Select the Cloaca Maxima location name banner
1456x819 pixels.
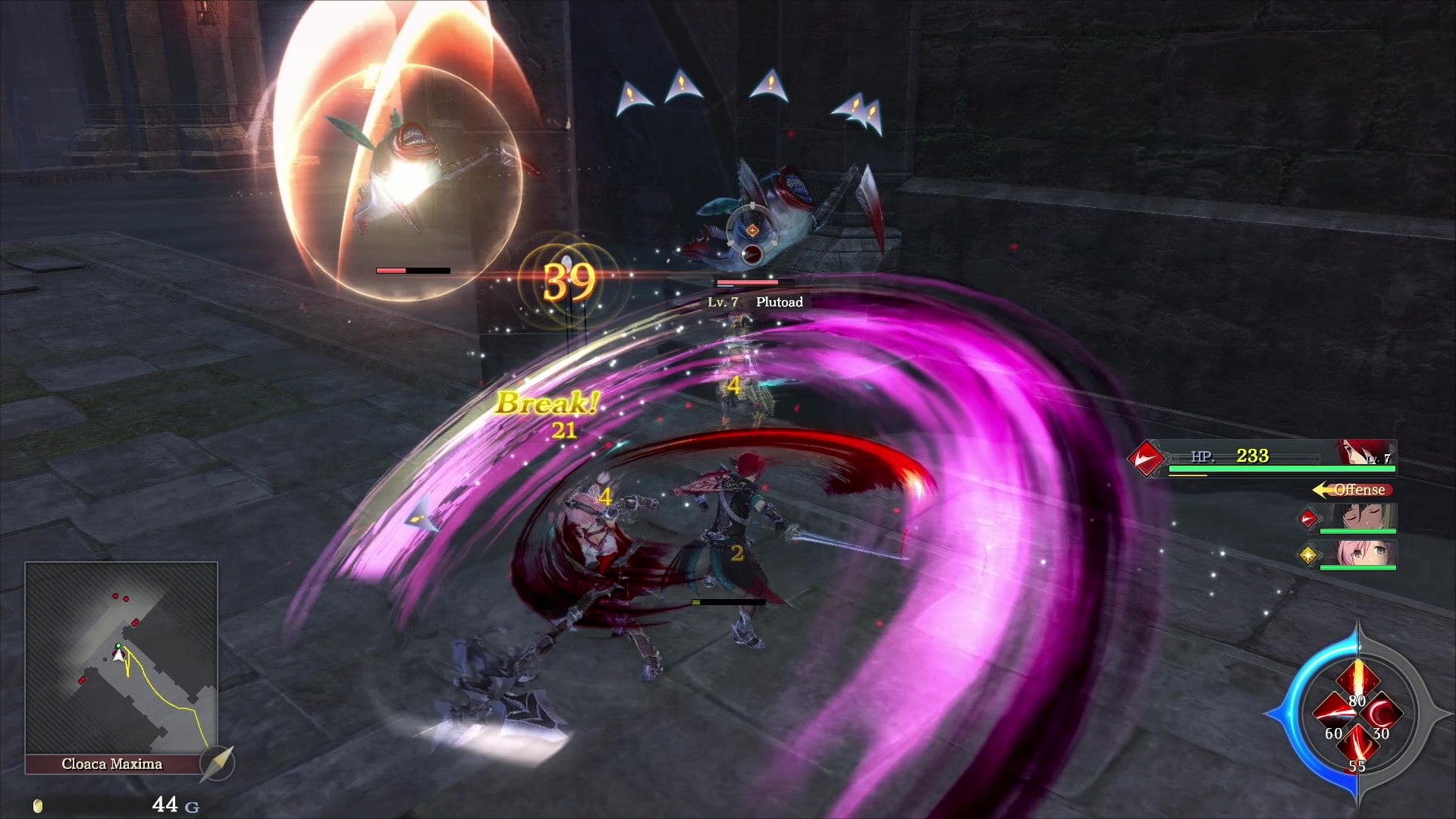coord(112,765)
